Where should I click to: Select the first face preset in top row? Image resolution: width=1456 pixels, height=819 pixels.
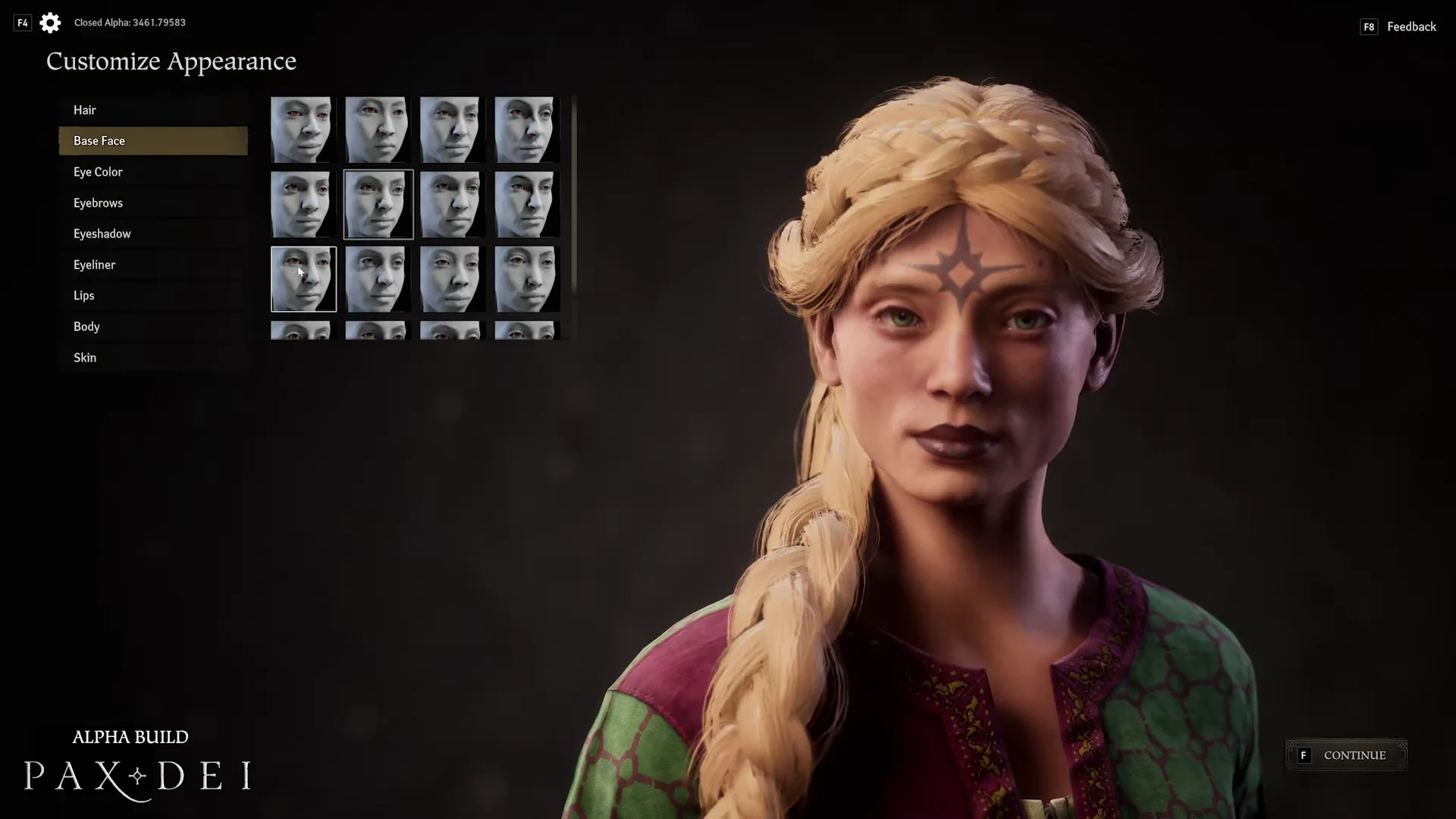click(x=302, y=130)
